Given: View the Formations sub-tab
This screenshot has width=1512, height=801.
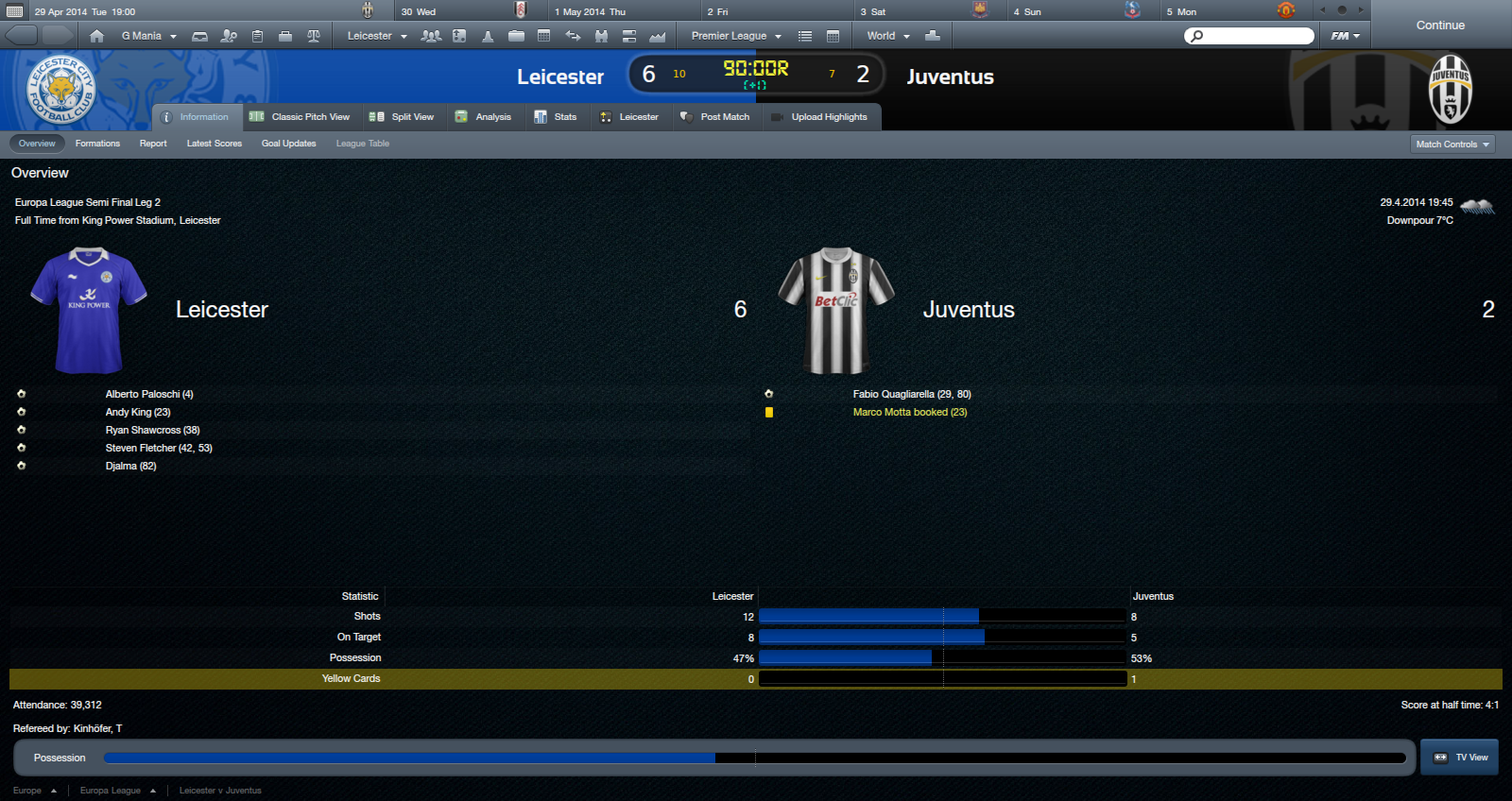Looking at the screenshot, I should pyautogui.click(x=97, y=144).
